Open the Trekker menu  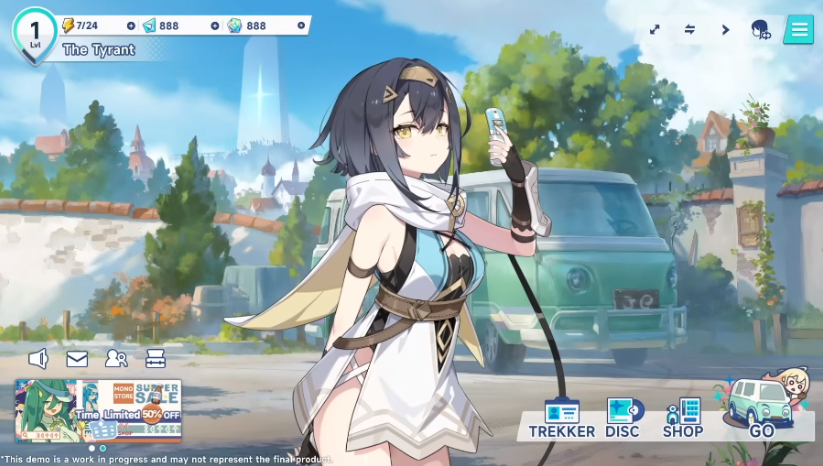click(x=561, y=418)
